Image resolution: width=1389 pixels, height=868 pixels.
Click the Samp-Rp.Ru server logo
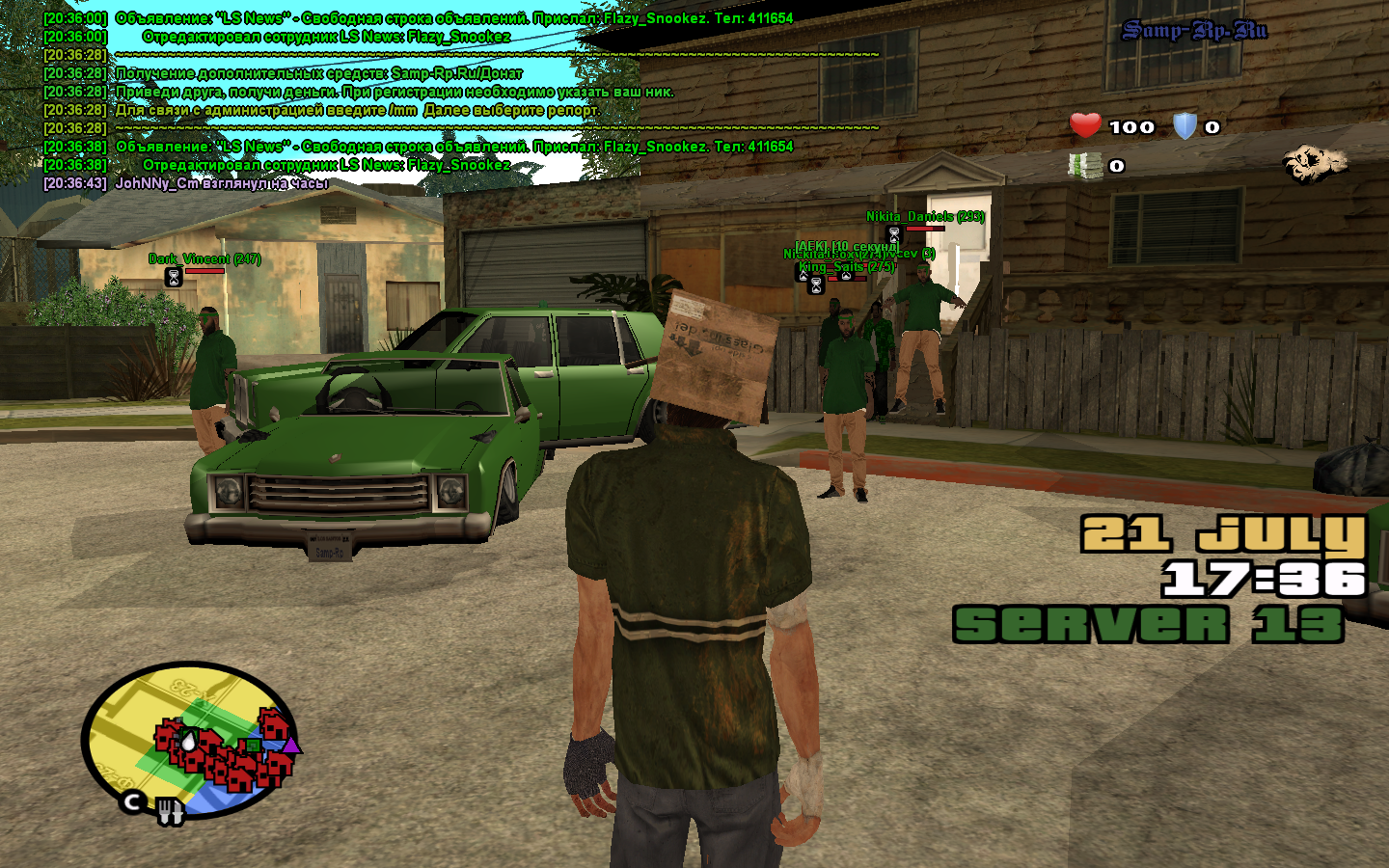(1194, 31)
